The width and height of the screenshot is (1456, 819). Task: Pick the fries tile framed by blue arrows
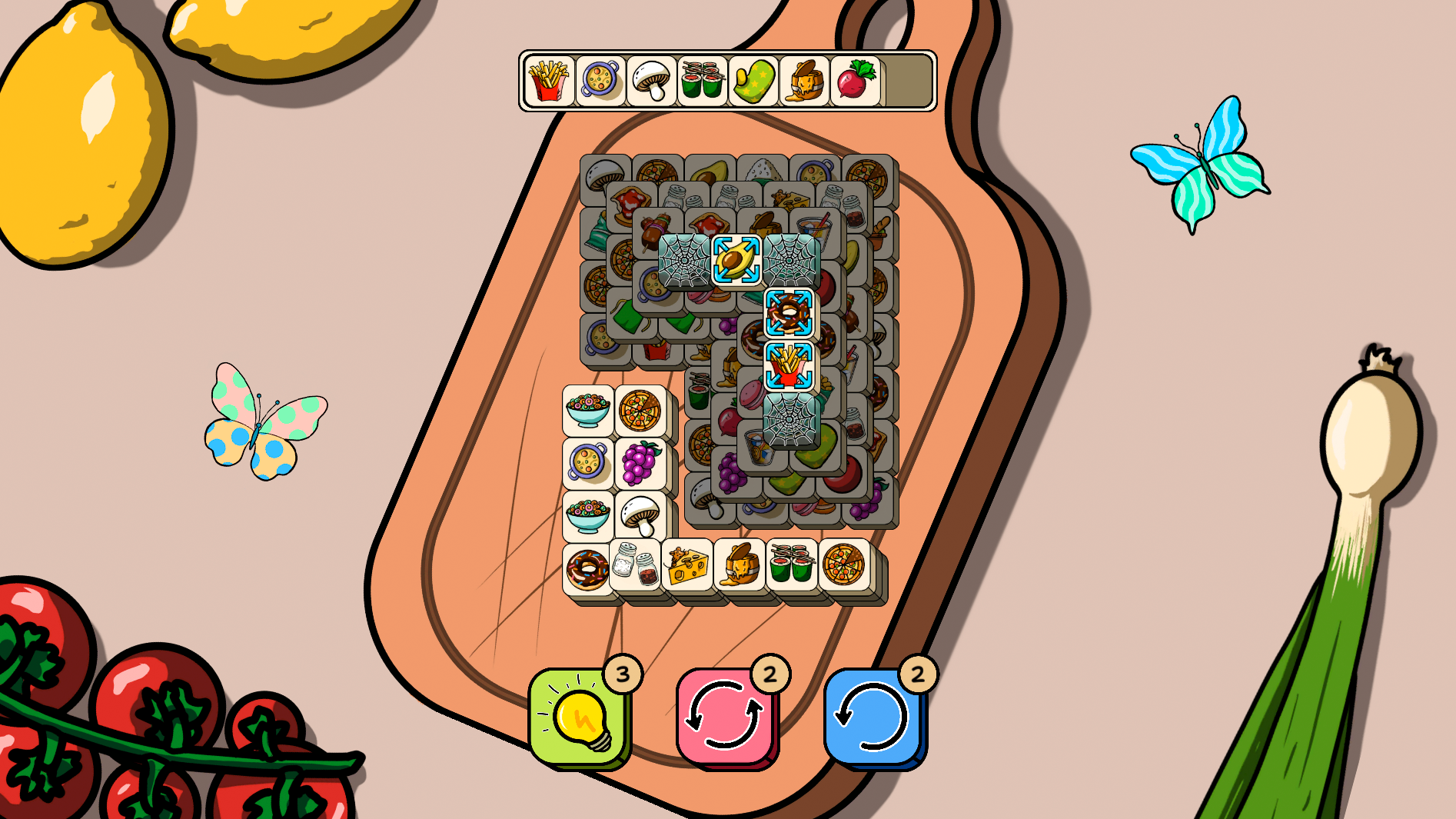(x=788, y=364)
